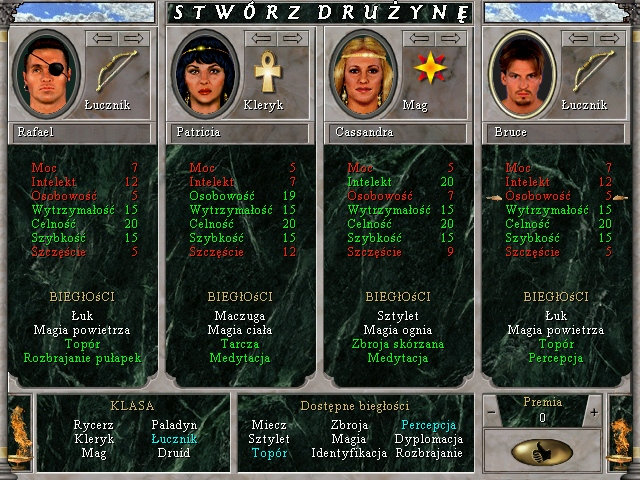Viewport: 640px width, 480px height.
Task: Decrease the bonus points with minus
Action: coord(491,412)
